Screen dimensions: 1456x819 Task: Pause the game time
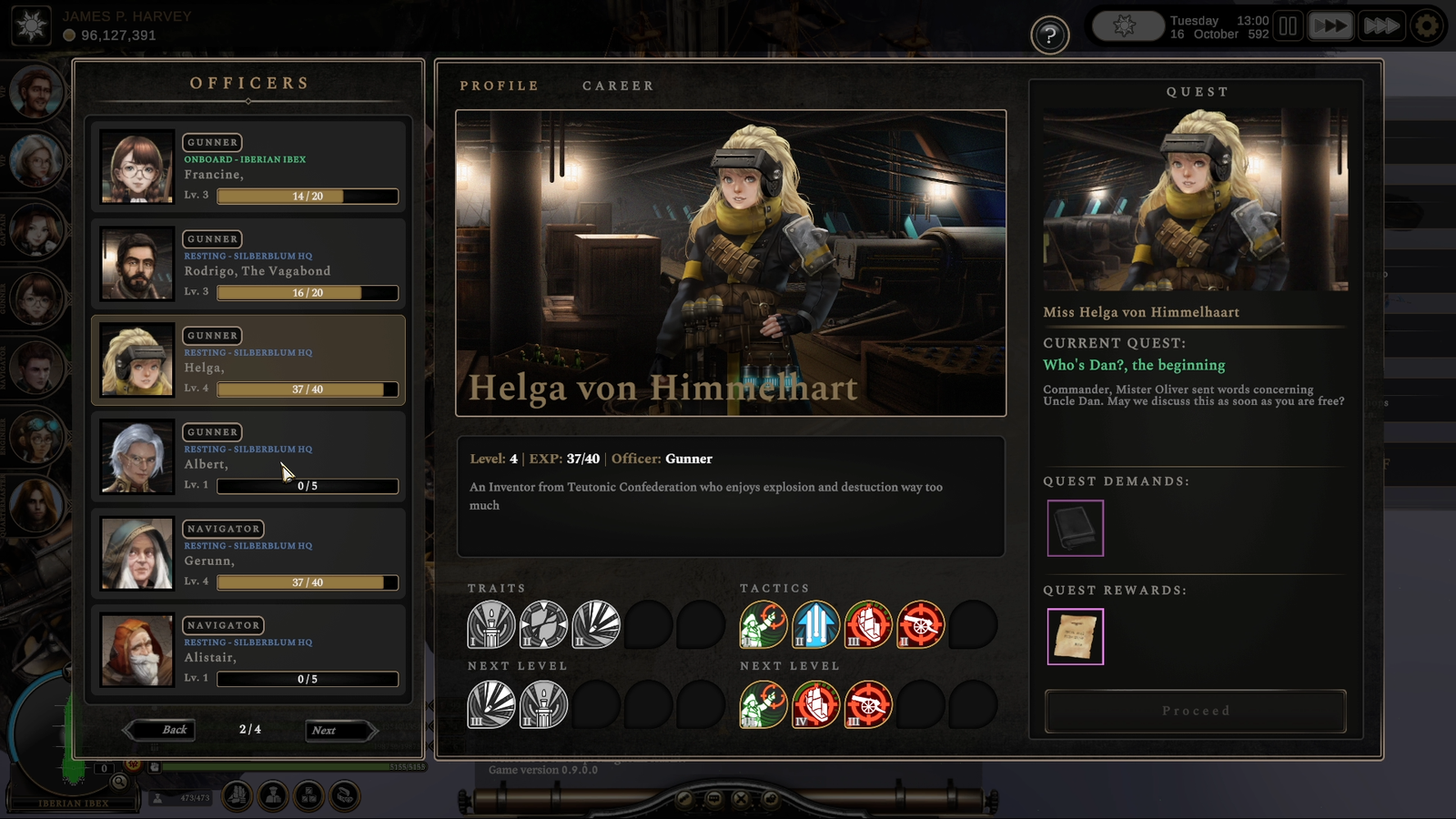click(x=1288, y=26)
